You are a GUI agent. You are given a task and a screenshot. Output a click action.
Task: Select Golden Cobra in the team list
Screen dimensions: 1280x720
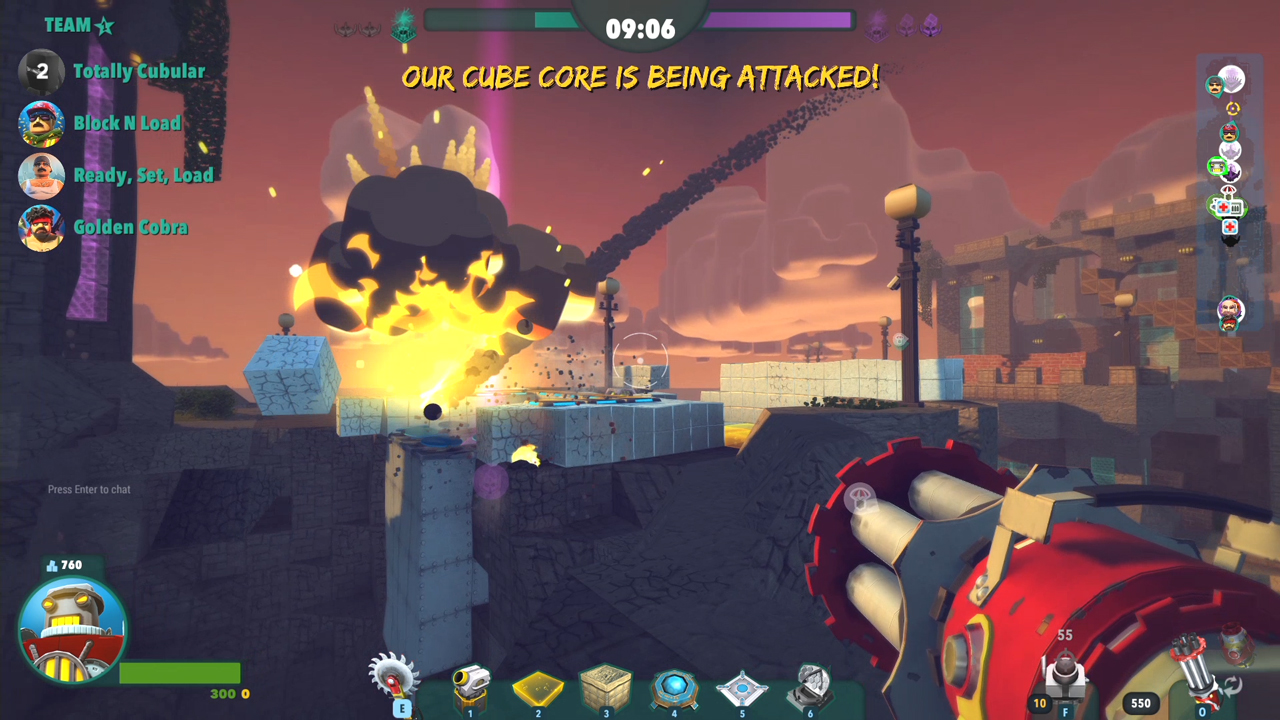(x=130, y=227)
